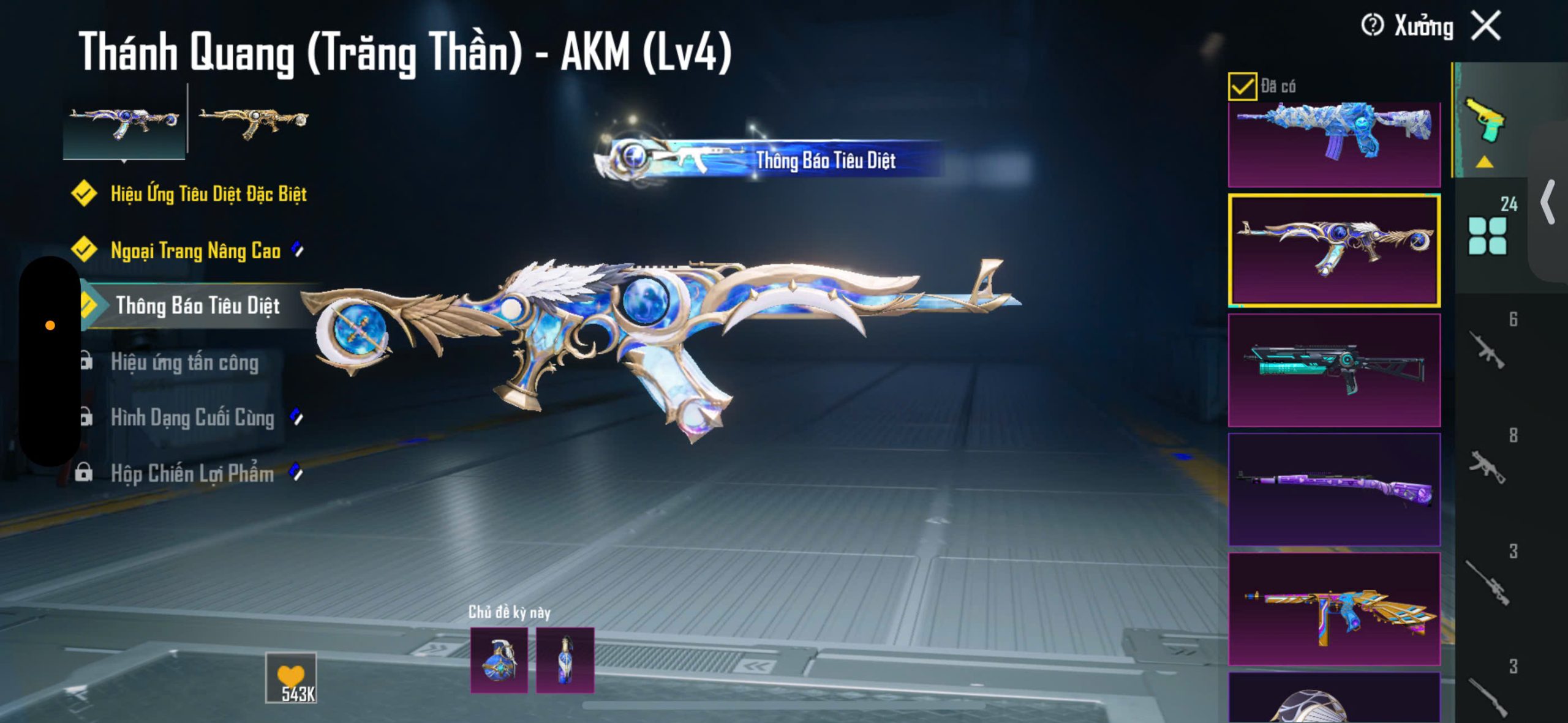Choose Hiệu Ứng Tiêu Diệt Đặc Biệt

(208, 194)
